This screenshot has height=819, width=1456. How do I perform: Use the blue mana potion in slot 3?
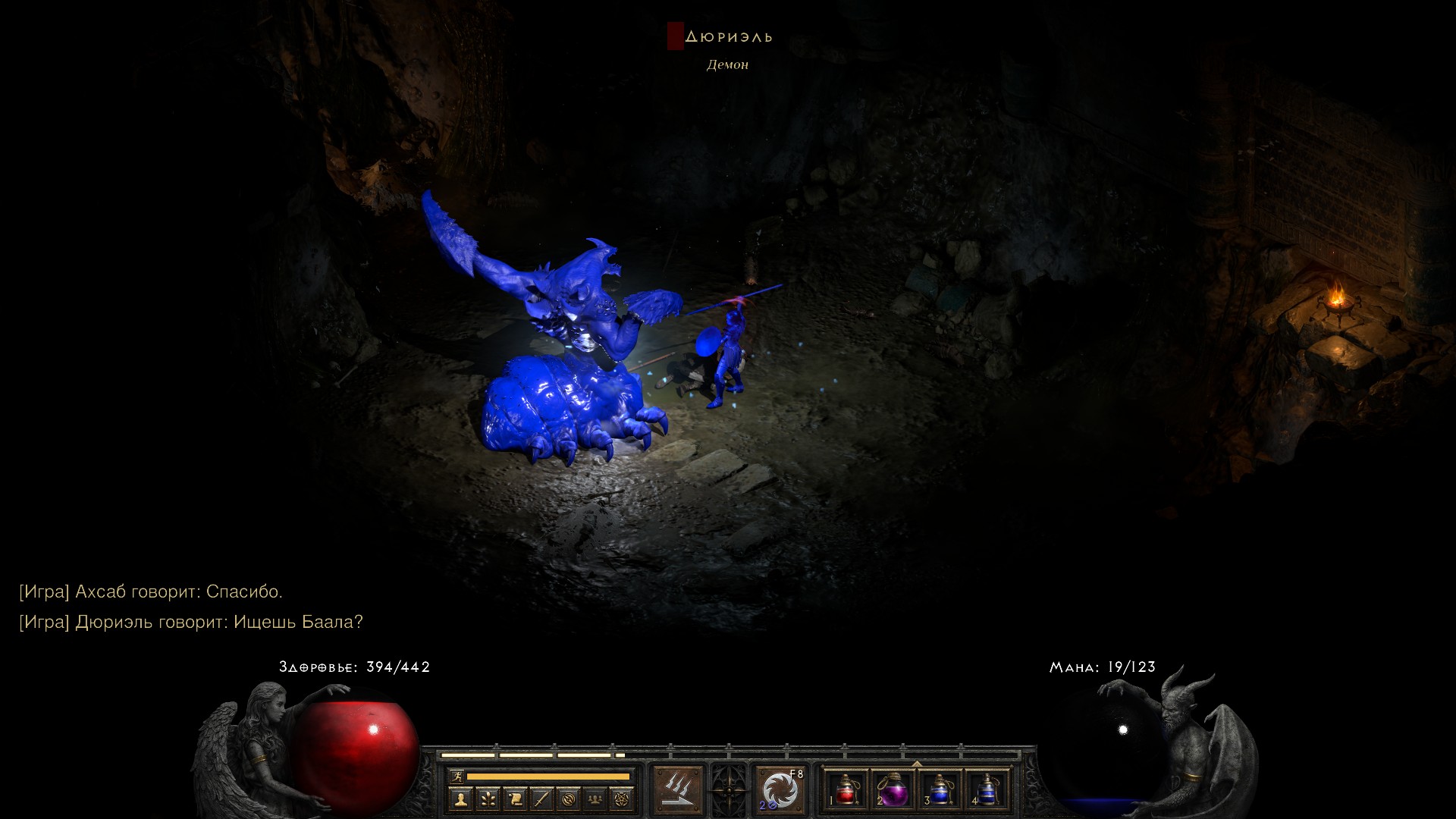pos(940,790)
